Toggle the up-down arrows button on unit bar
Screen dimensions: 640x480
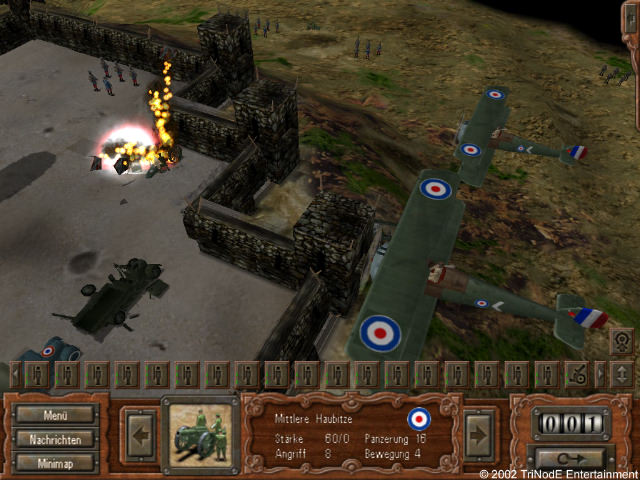pyautogui.click(x=621, y=375)
